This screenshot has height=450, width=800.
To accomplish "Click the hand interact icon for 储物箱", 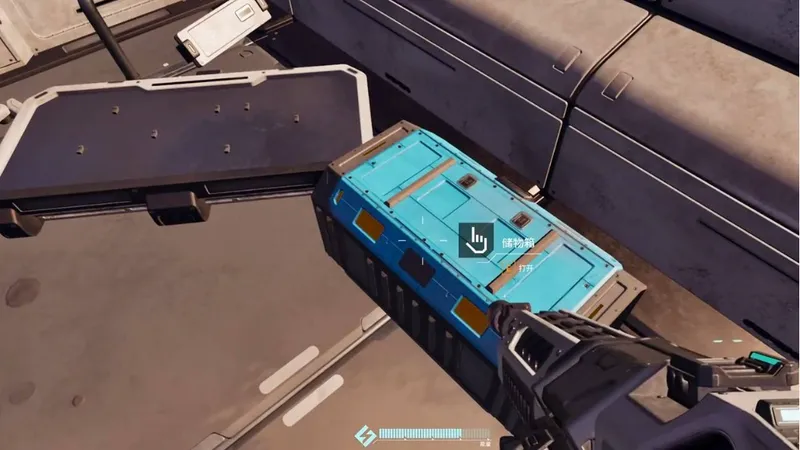I will click(x=476, y=240).
